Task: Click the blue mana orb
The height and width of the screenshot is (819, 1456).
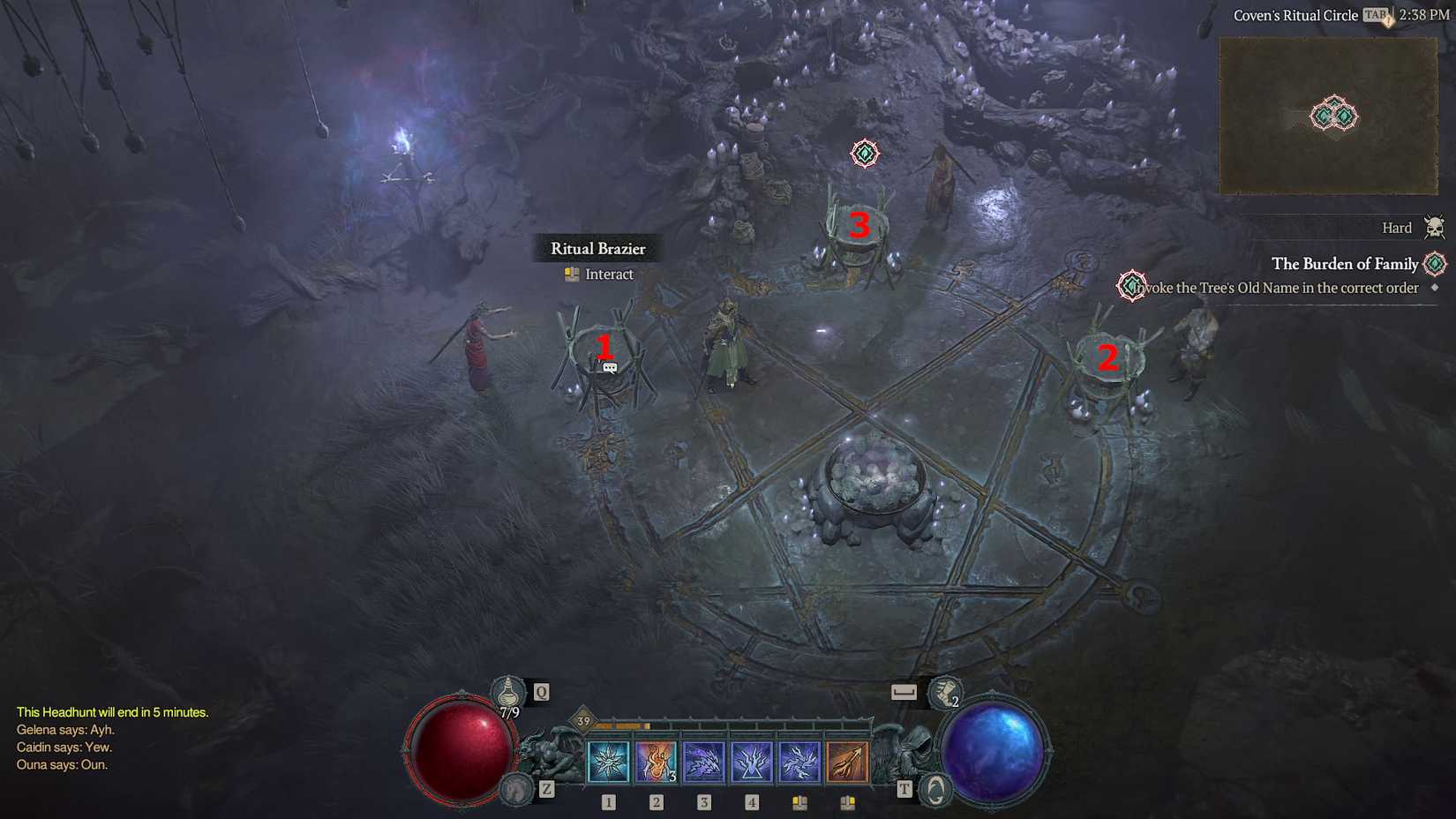Action: point(994,749)
